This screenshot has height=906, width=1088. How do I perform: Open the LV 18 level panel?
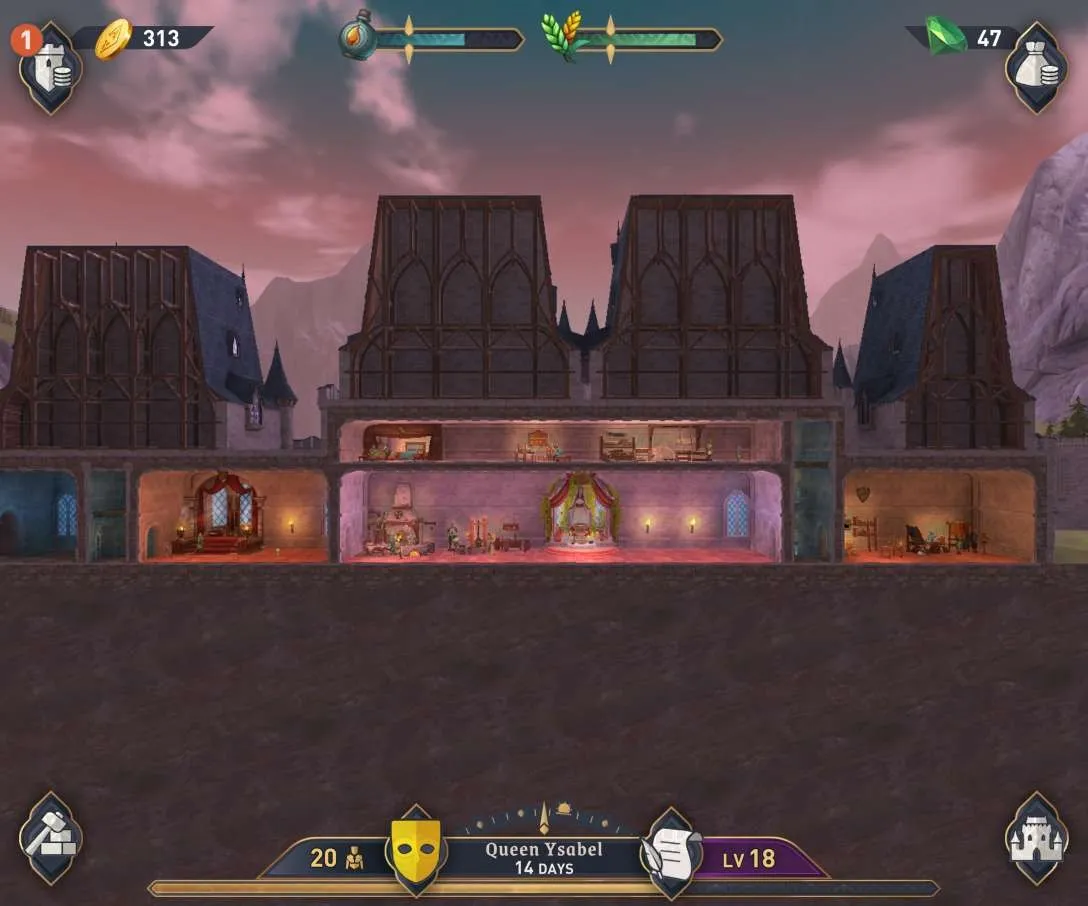tap(750, 859)
